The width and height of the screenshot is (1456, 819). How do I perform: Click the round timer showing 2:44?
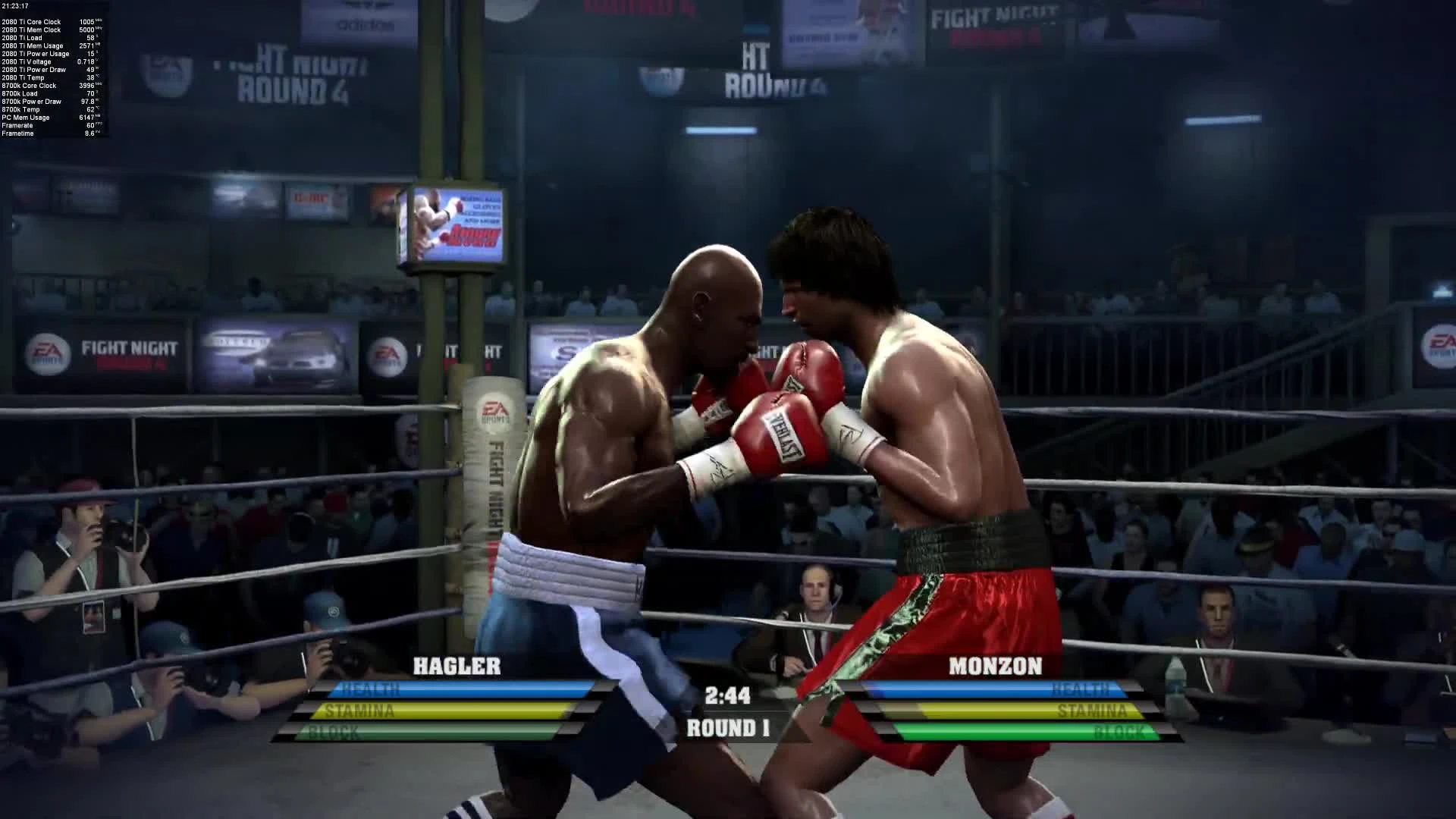pos(728,695)
